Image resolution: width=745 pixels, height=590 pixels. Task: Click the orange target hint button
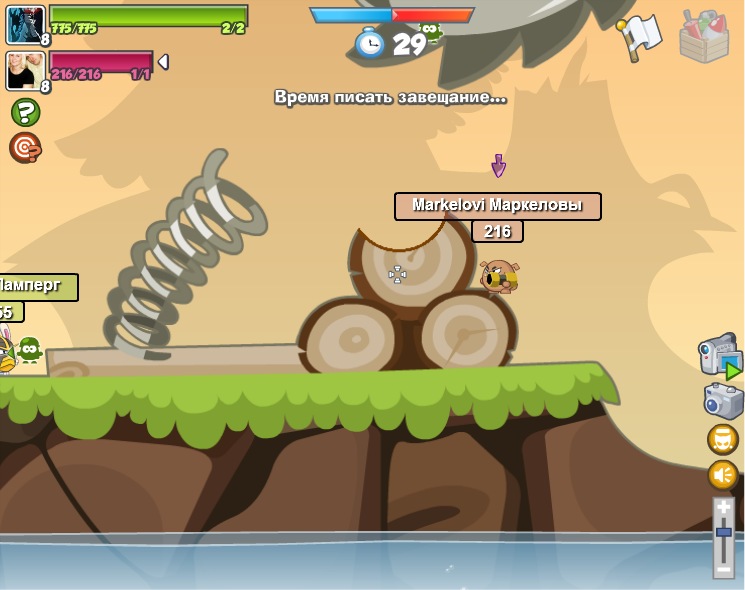point(25,148)
